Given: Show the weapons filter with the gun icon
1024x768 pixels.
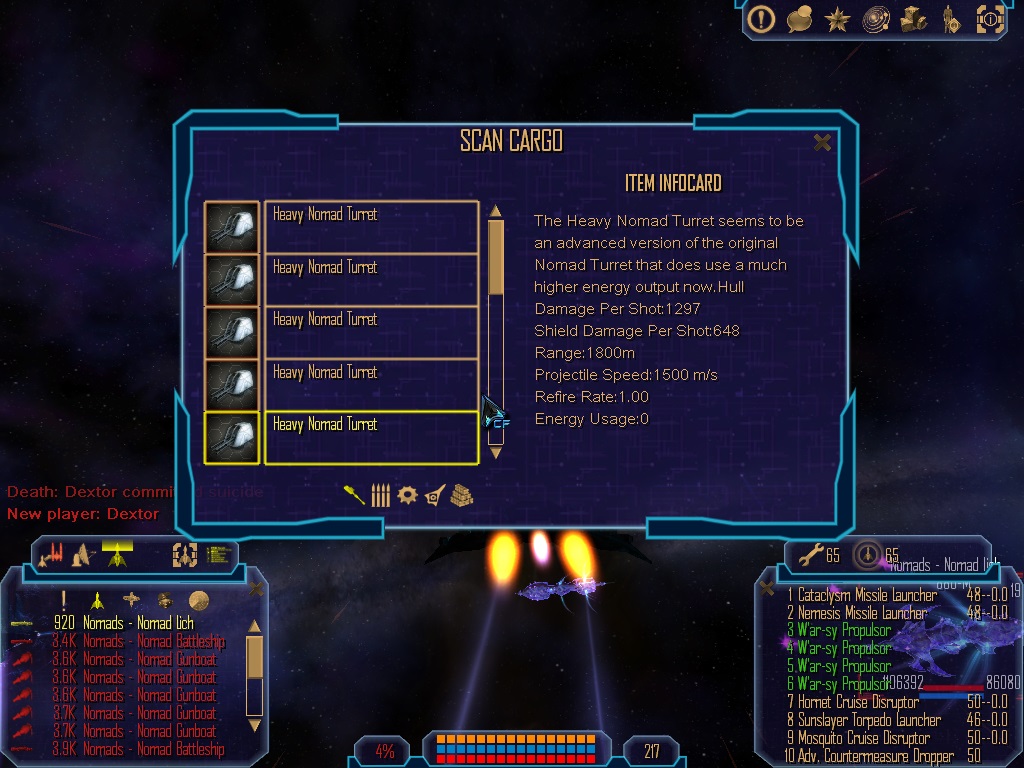Looking at the screenshot, I should point(354,495).
